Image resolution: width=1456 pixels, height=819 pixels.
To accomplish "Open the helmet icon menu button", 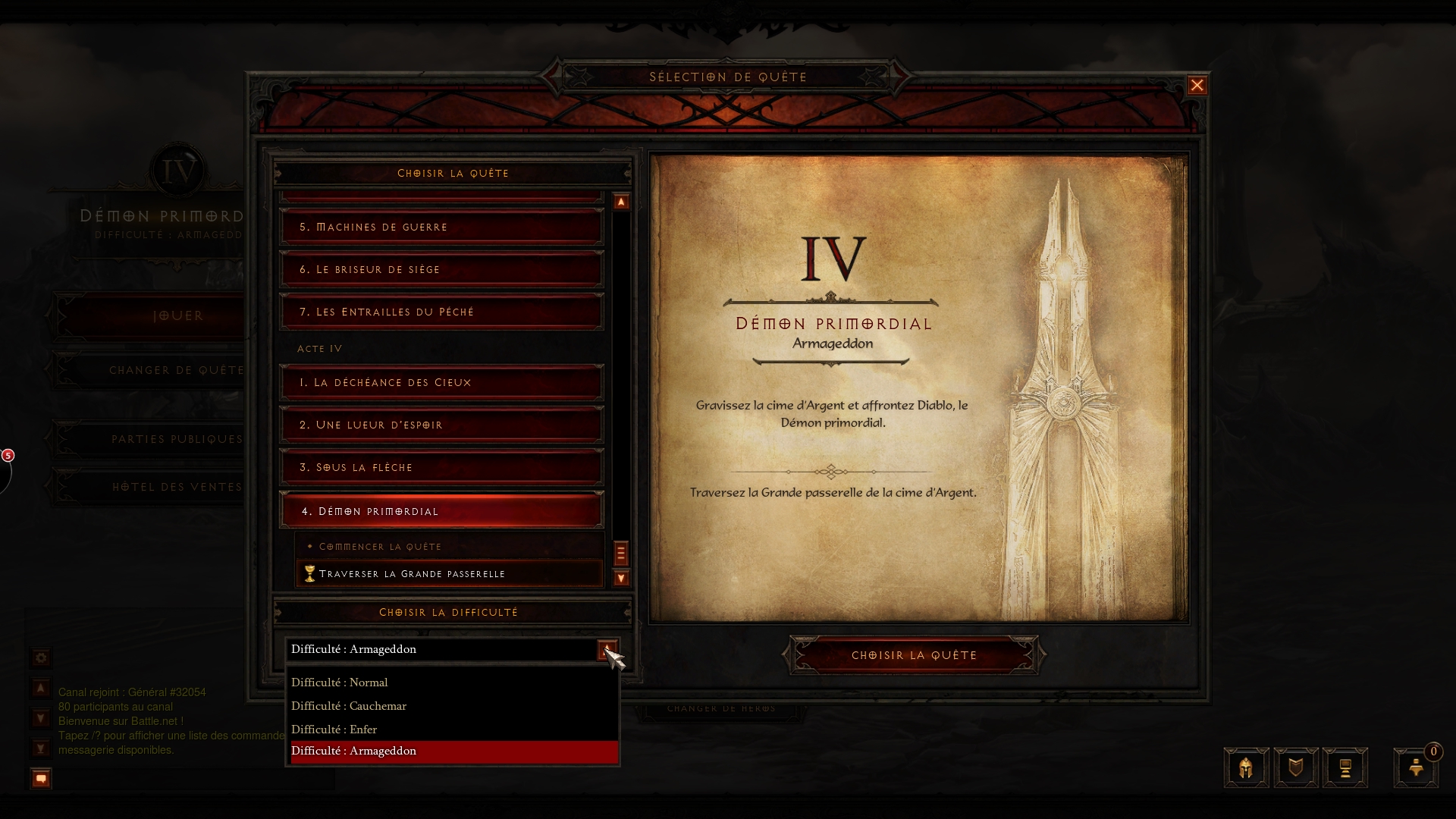I will coord(1246,768).
